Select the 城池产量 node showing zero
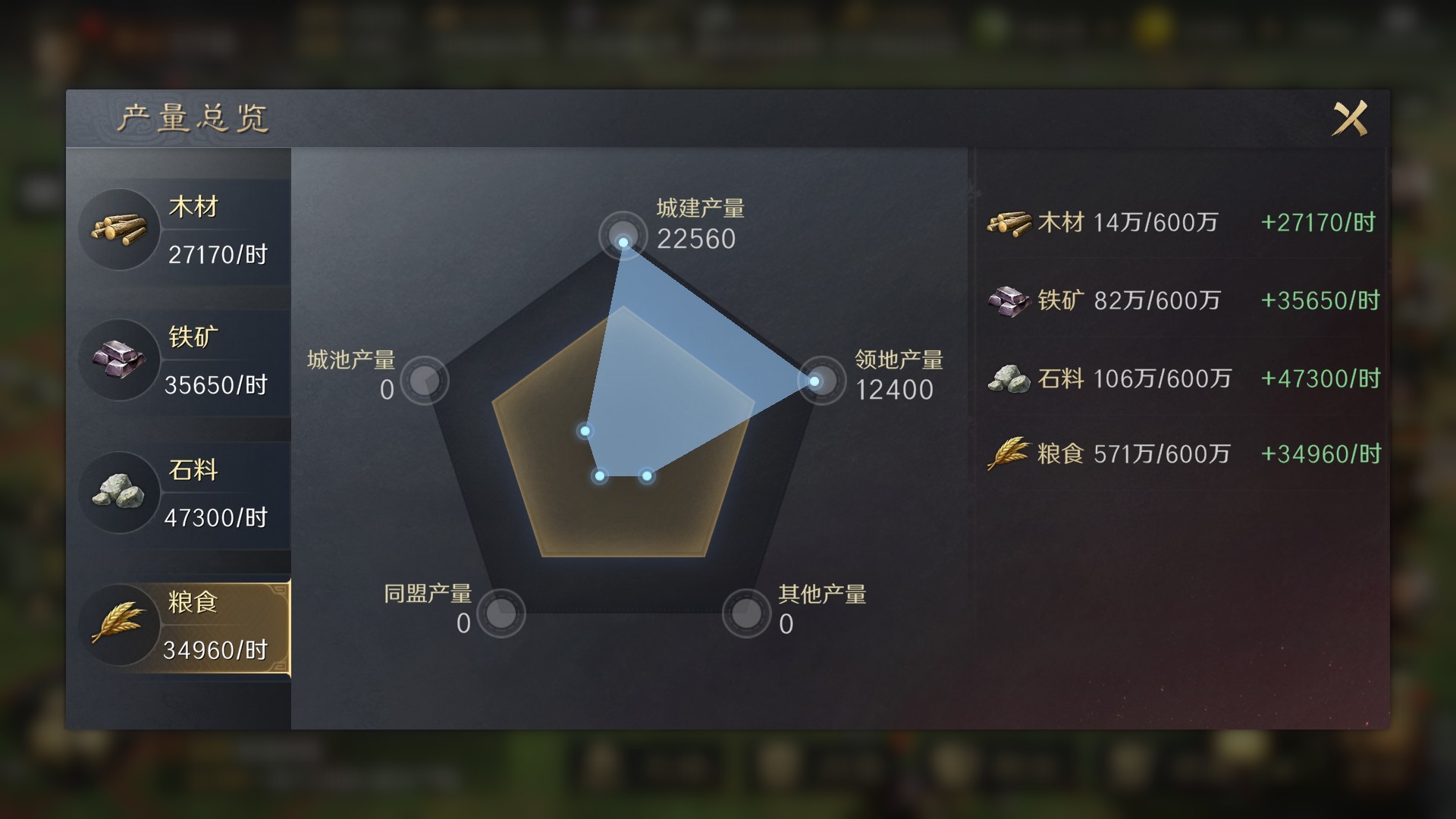 (x=427, y=381)
